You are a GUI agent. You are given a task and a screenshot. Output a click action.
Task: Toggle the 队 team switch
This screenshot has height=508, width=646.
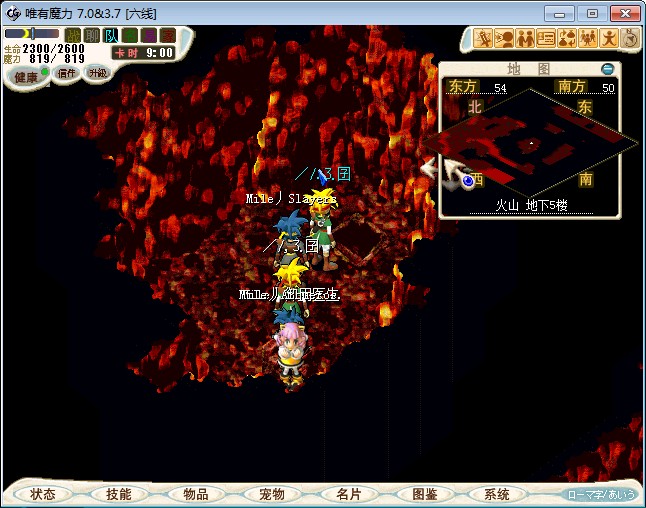point(110,35)
